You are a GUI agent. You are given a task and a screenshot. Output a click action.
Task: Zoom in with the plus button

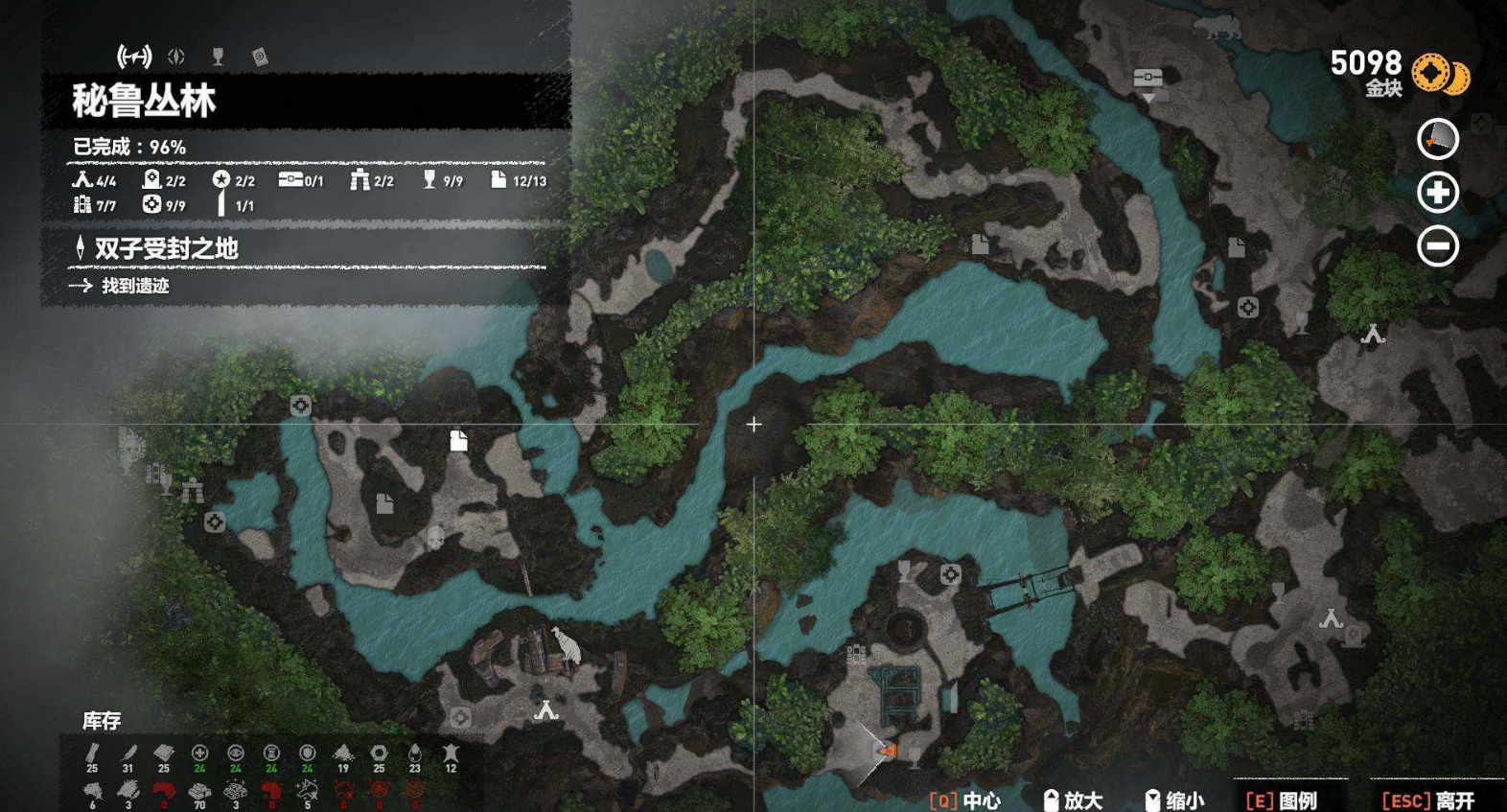click(x=1437, y=193)
